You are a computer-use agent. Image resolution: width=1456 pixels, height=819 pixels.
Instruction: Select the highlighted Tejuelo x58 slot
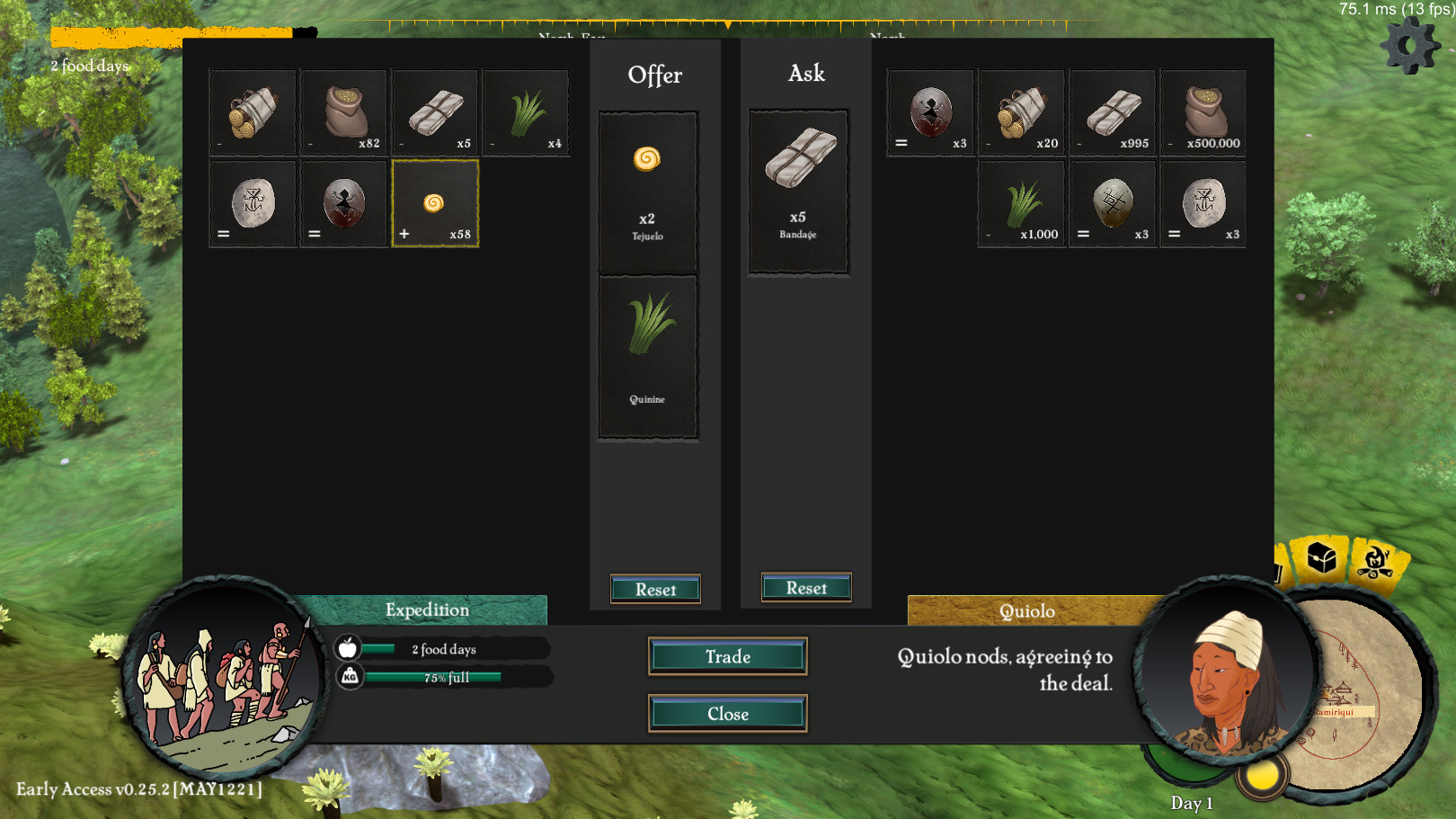click(x=435, y=204)
